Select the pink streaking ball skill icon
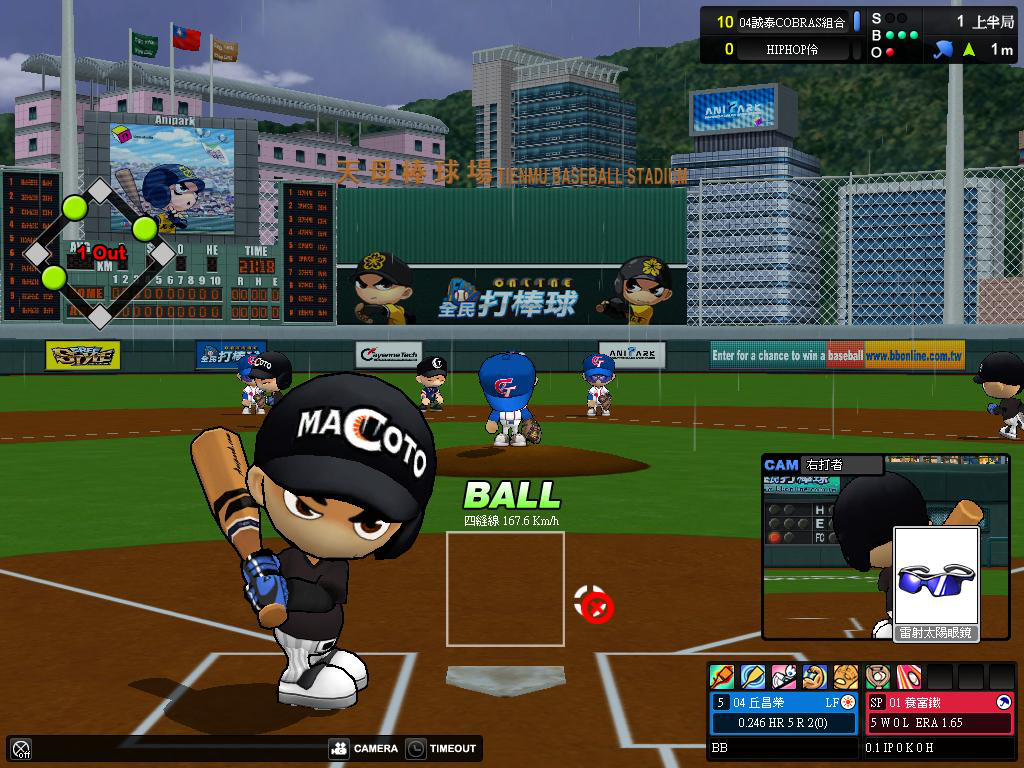The width and height of the screenshot is (1024, 768). (x=909, y=677)
